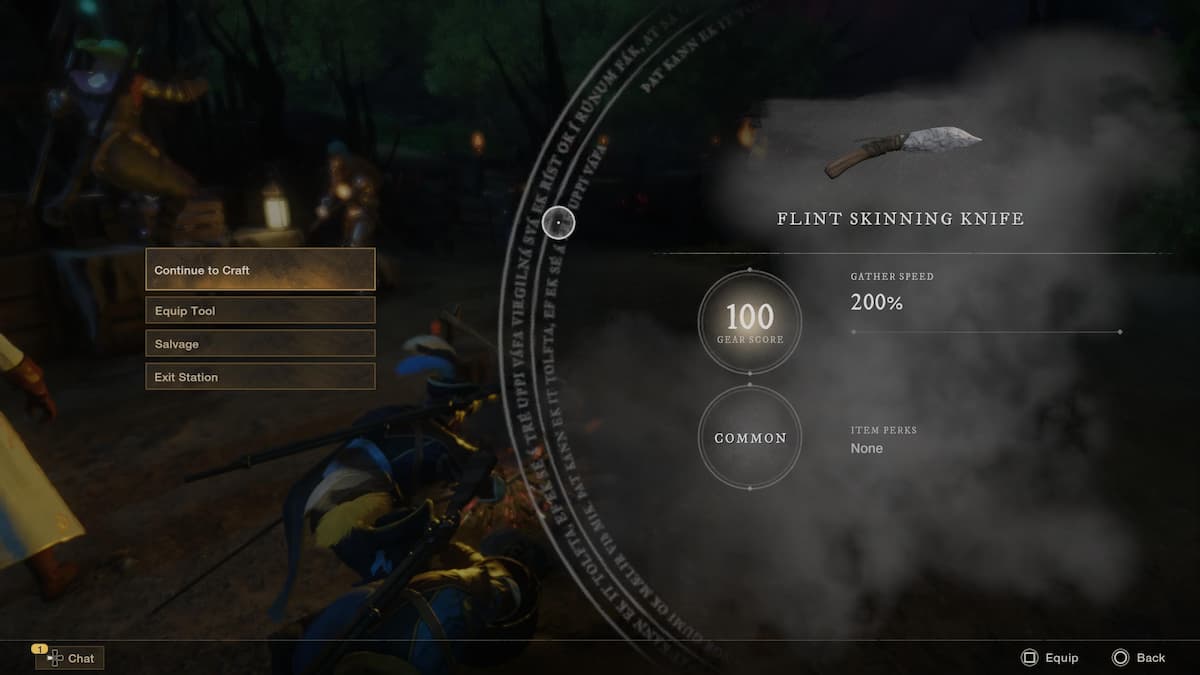
Task: Exit Station menu entry
Action: coord(260,377)
